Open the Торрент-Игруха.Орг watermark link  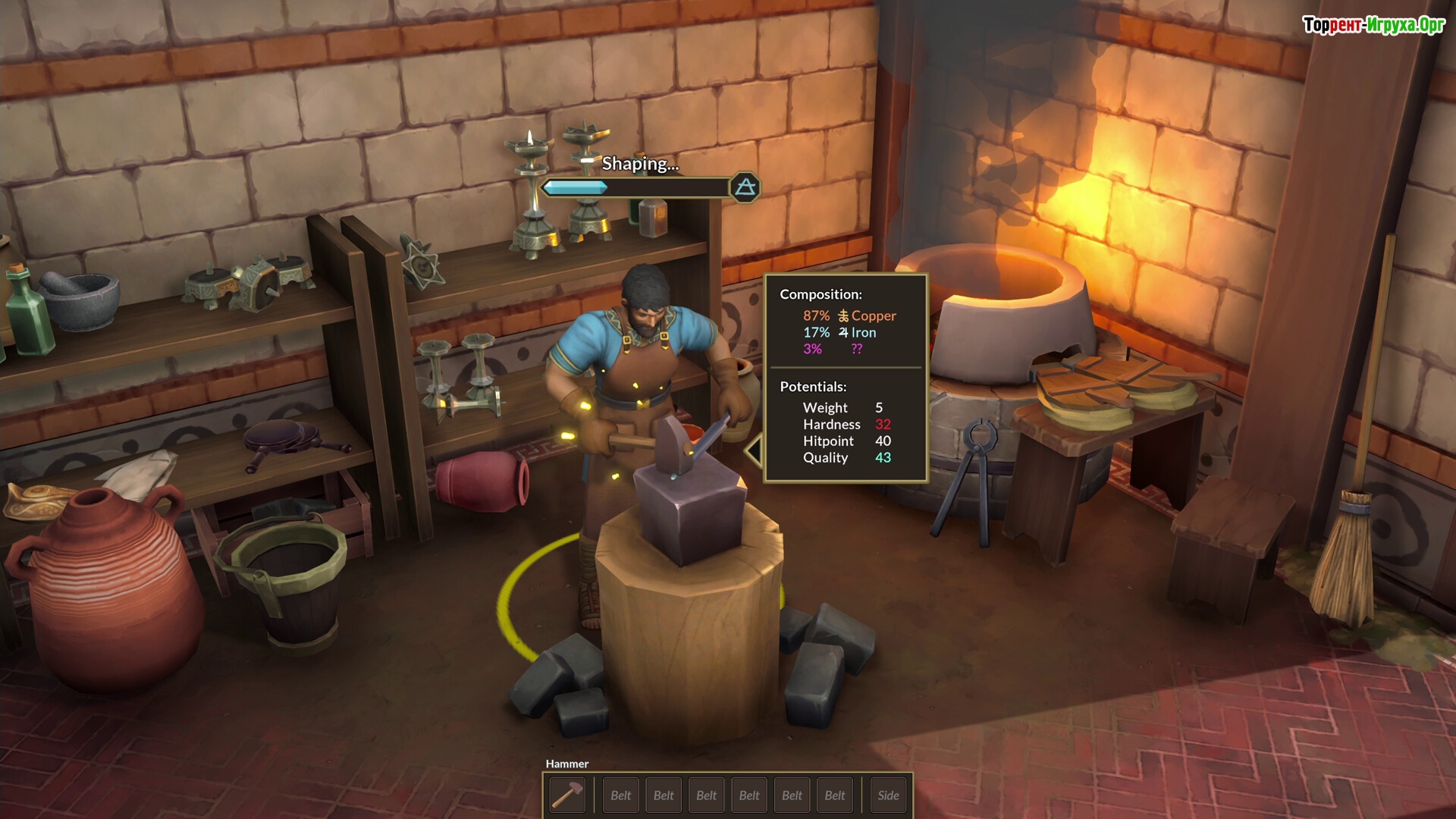tap(1373, 25)
